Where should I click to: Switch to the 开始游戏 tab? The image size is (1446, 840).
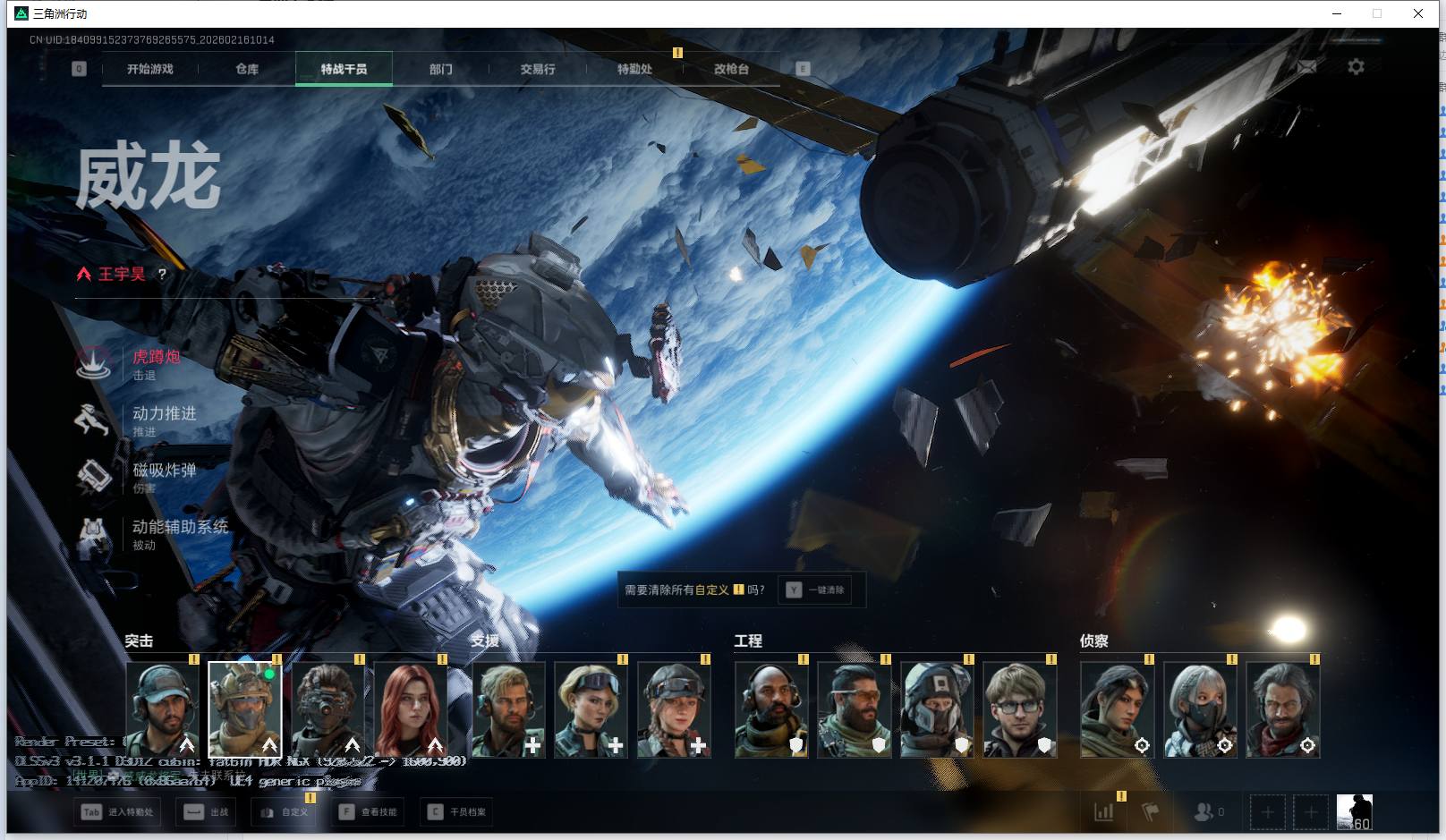(x=150, y=69)
